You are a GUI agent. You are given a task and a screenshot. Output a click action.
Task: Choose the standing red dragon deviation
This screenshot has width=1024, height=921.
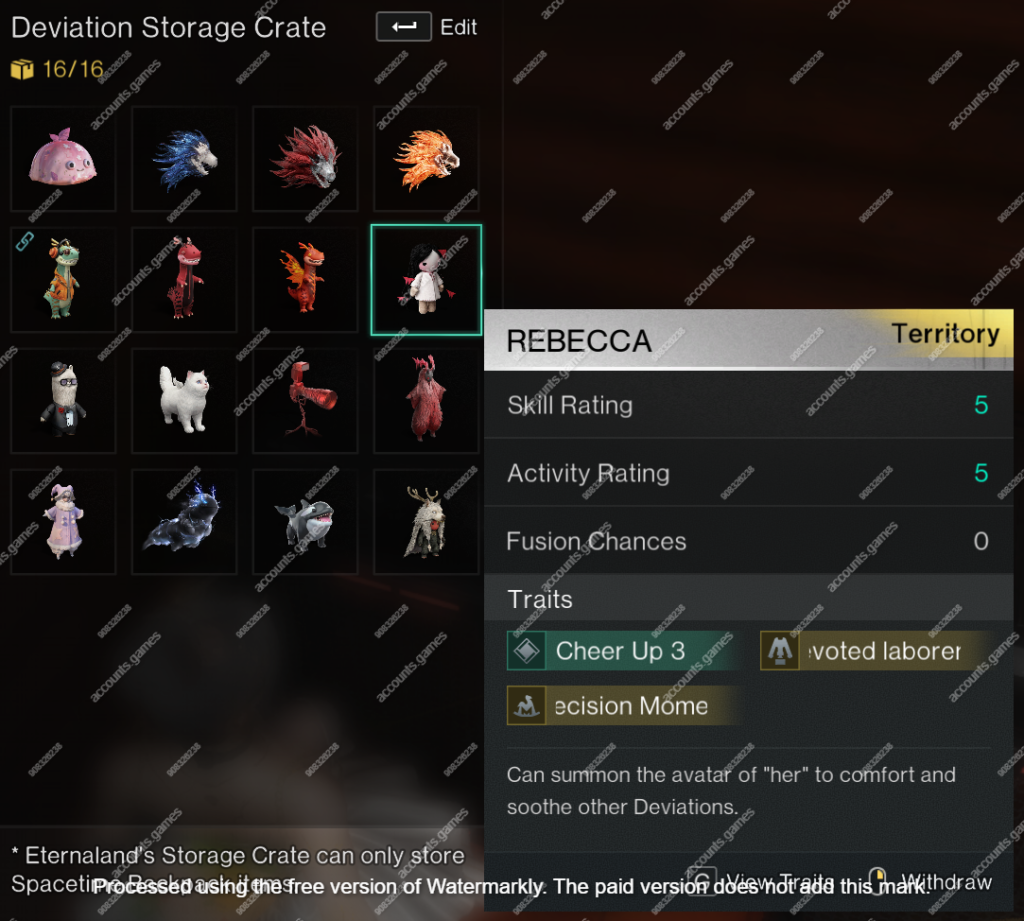[184, 280]
